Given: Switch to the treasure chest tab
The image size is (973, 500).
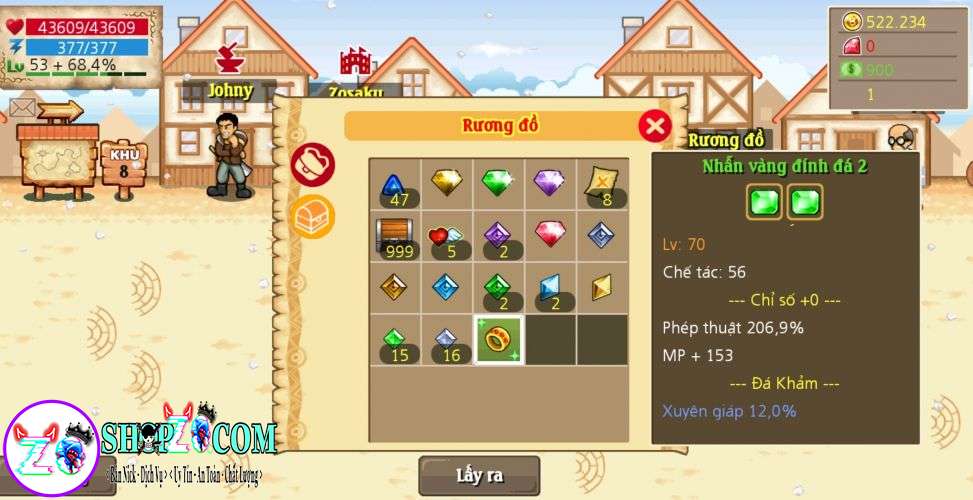Looking at the screenshot, I should point(313,216).
